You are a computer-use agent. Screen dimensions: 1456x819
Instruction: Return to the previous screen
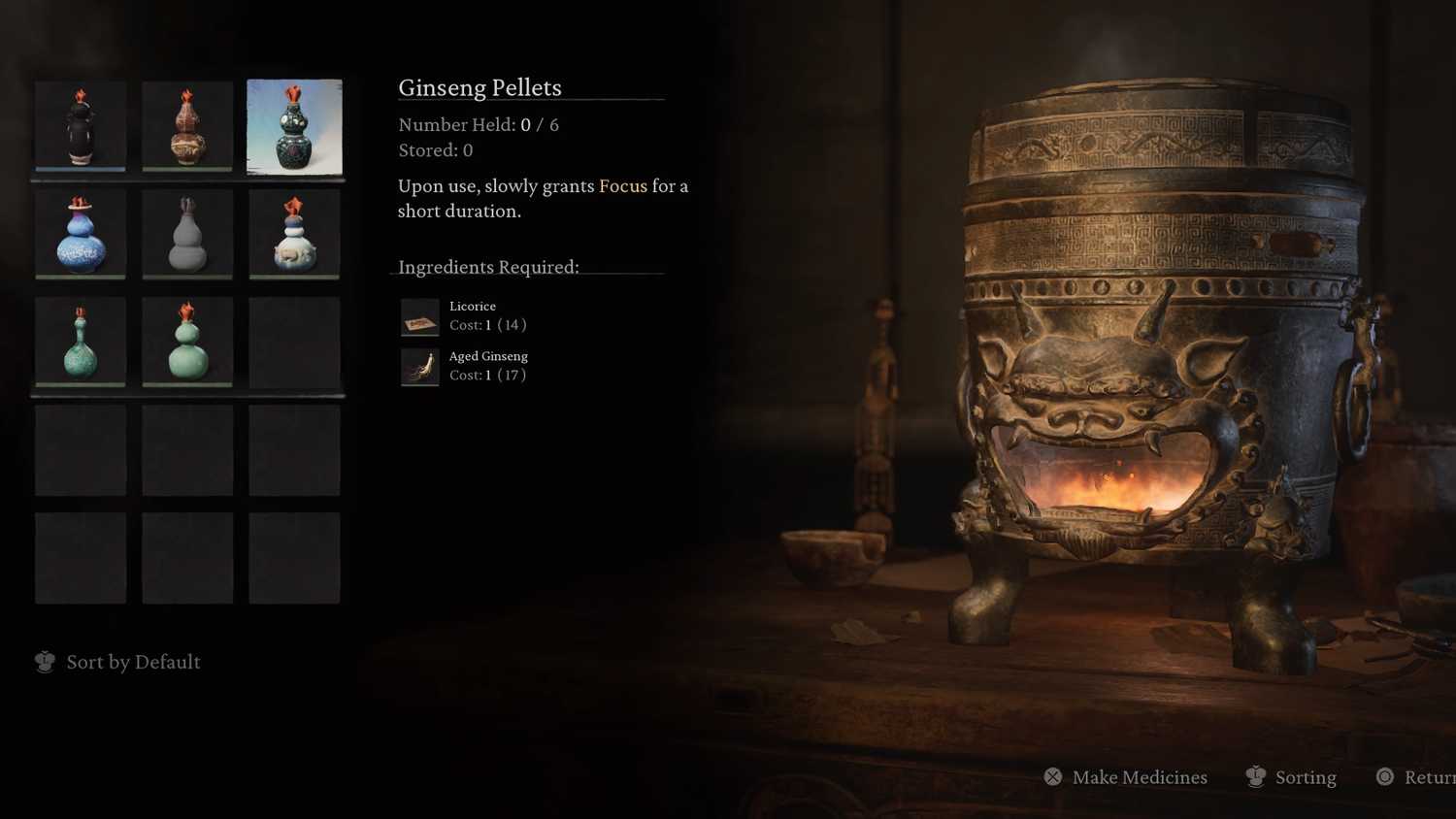pyautogui.click(x=1417, y=777)
